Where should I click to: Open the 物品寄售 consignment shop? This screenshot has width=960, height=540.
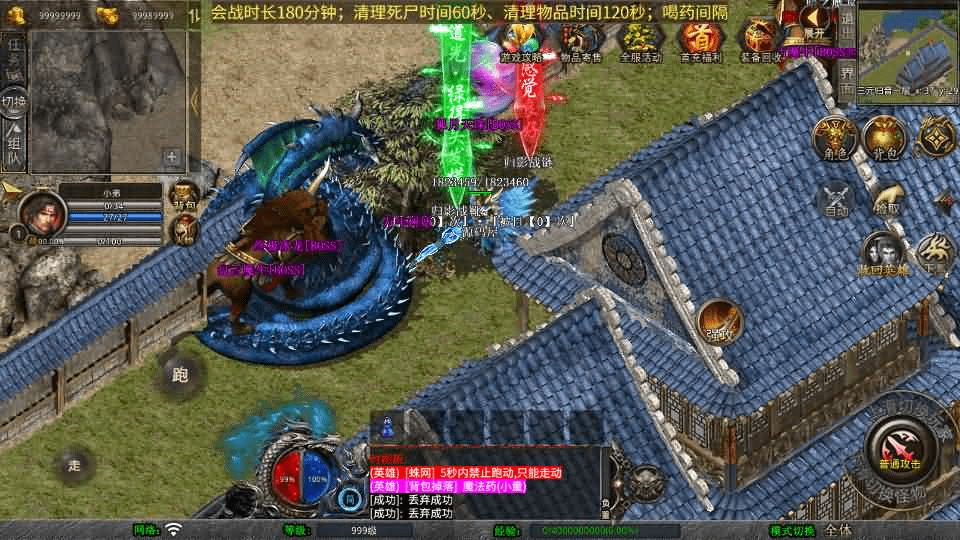[x=580, y=40]
